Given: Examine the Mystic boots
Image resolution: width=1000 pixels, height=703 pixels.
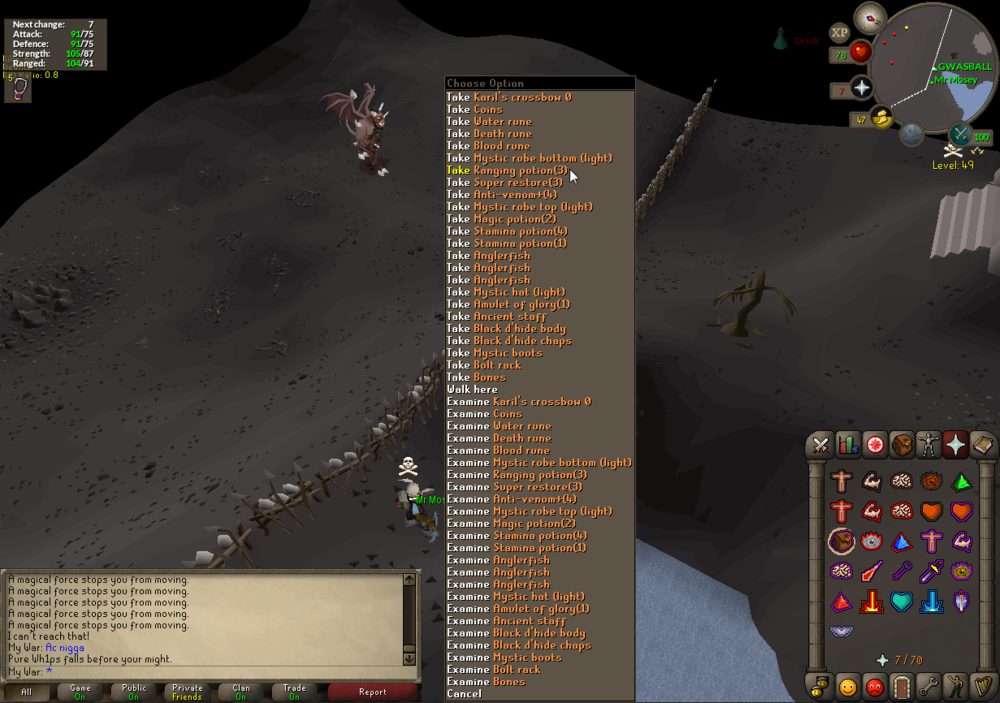Looking at the screenshot, I should click(505, 657).
